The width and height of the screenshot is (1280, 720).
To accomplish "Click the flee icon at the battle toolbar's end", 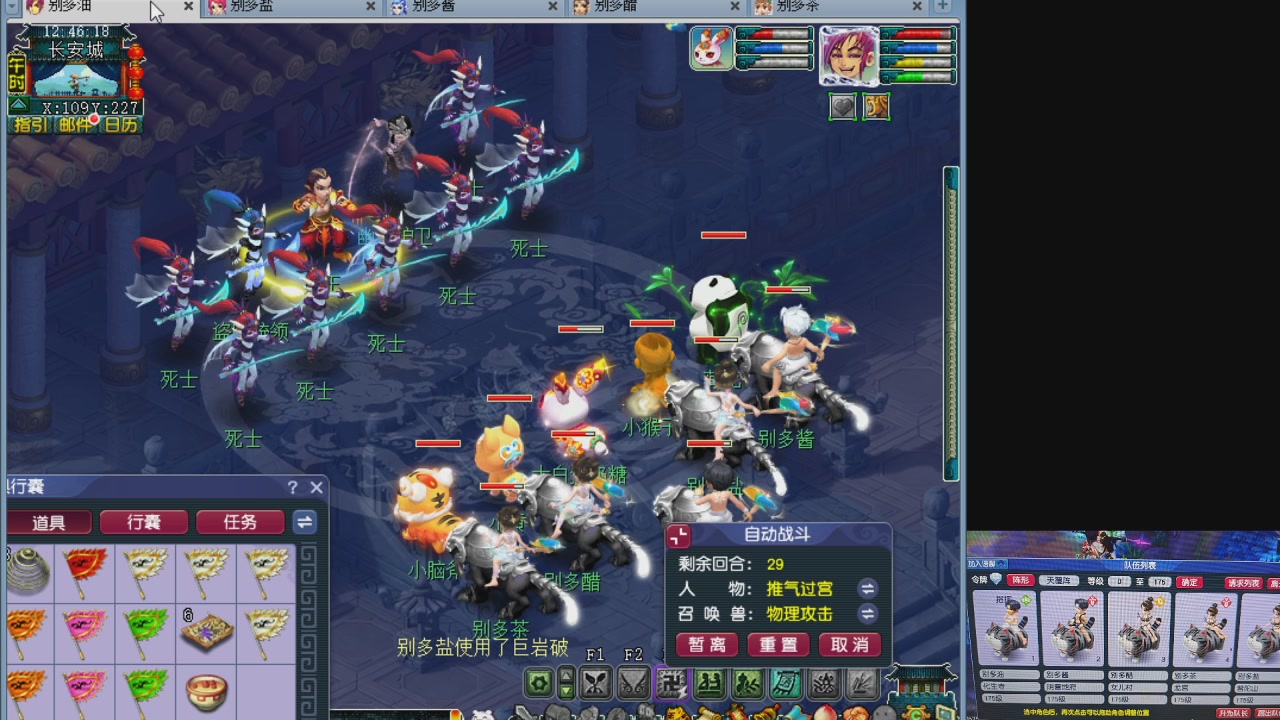I will tap(860, 684).
